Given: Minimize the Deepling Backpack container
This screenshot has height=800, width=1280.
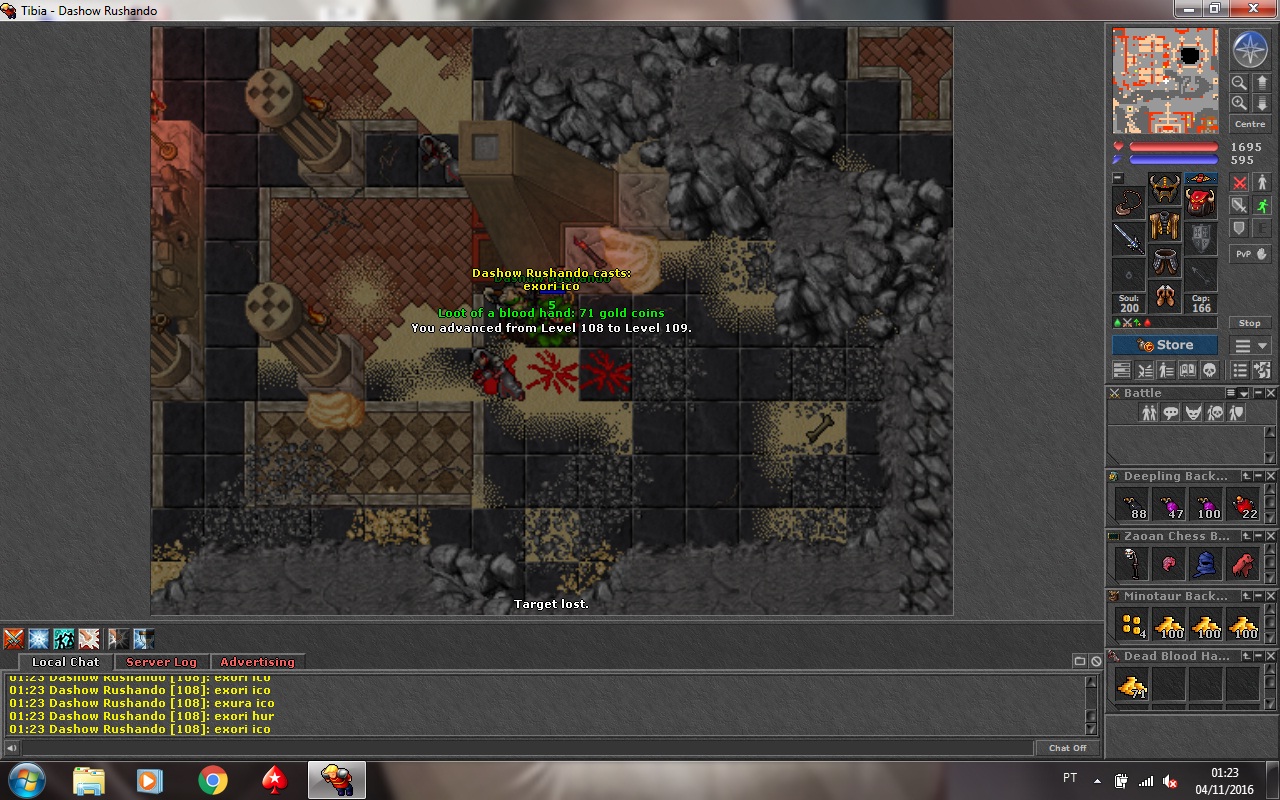Looking at the screenshot, I should point(1258,476).
